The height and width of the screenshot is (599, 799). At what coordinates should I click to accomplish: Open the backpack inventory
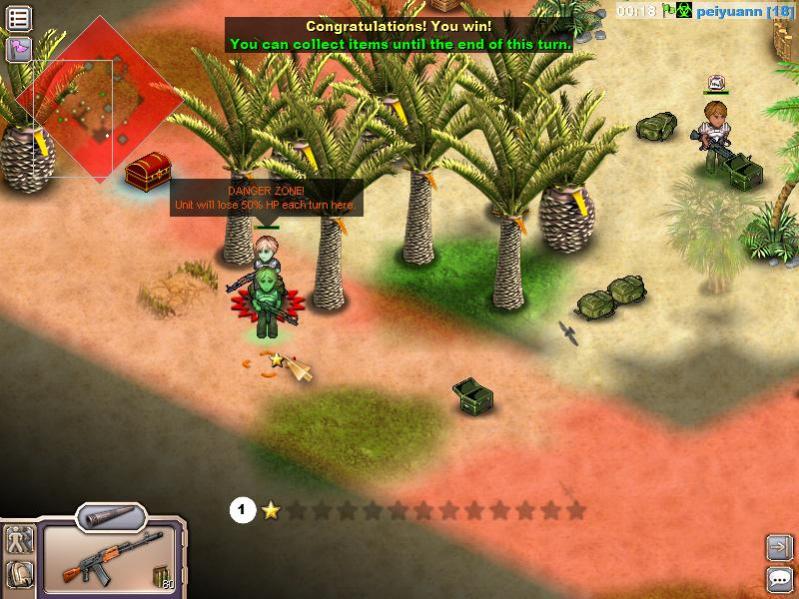(x=19, y=574)
